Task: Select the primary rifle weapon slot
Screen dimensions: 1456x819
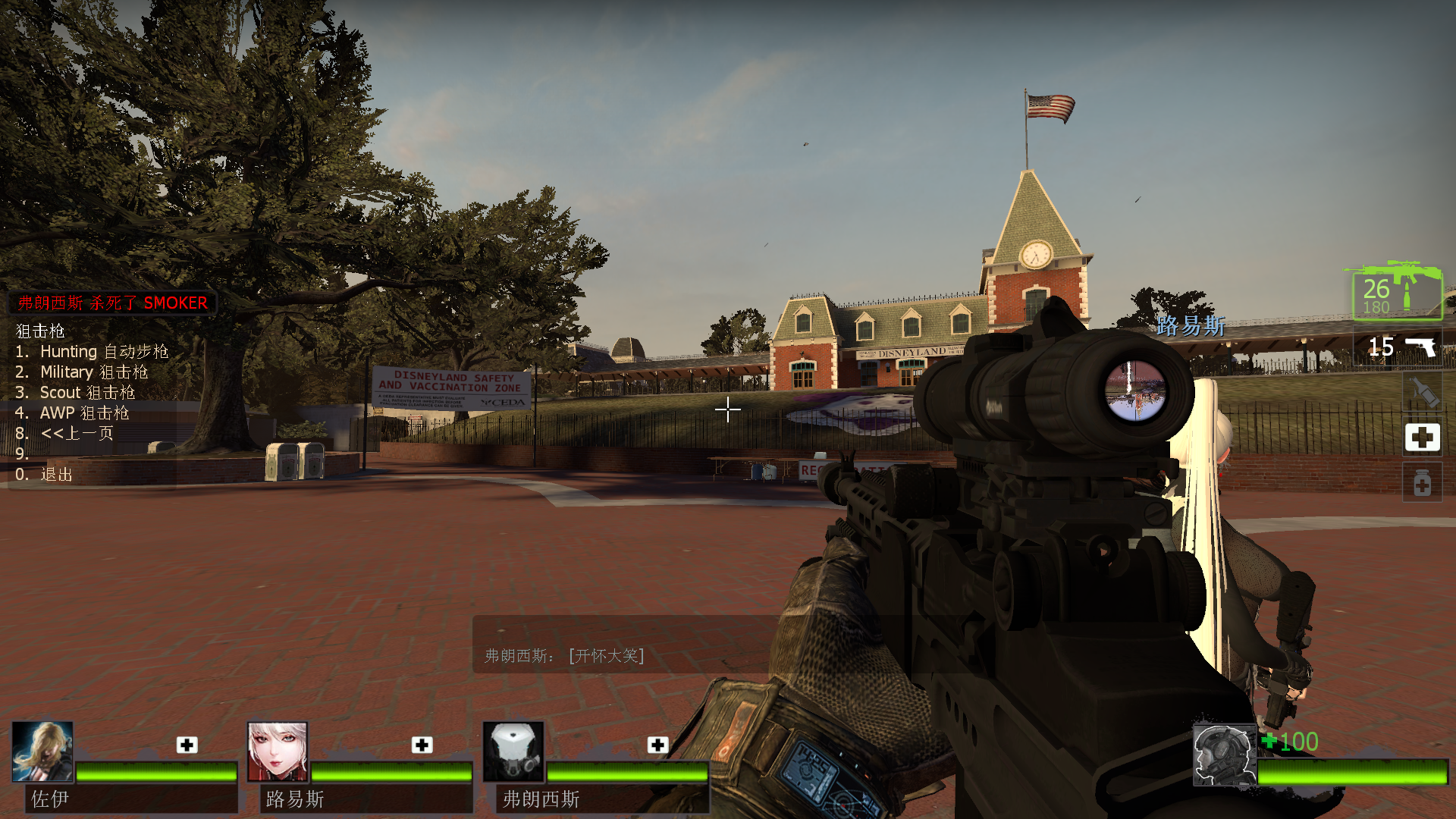Action: pos(1397,291)
